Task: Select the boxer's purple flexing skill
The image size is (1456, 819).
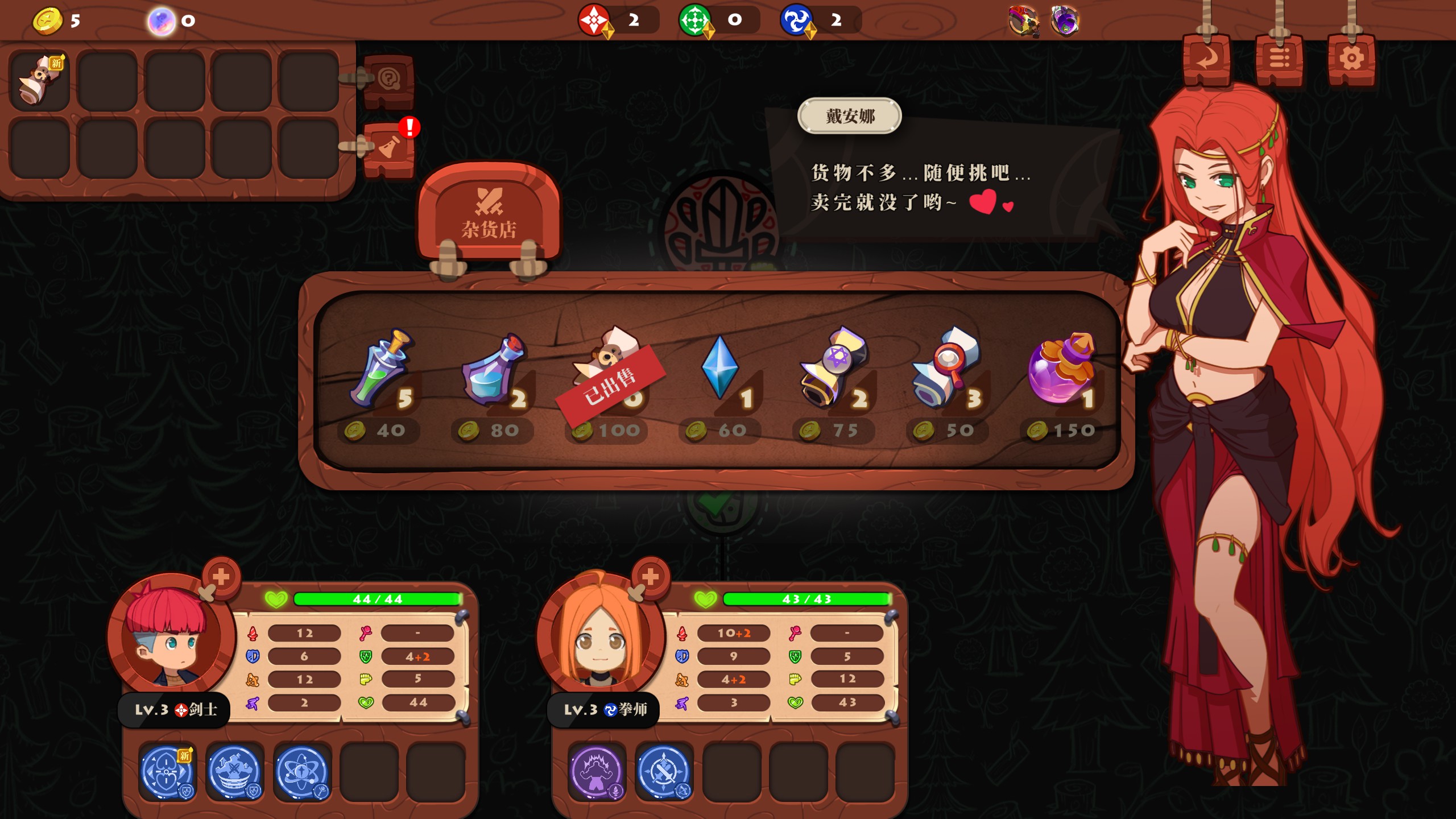Action: [x=597, y=772]
